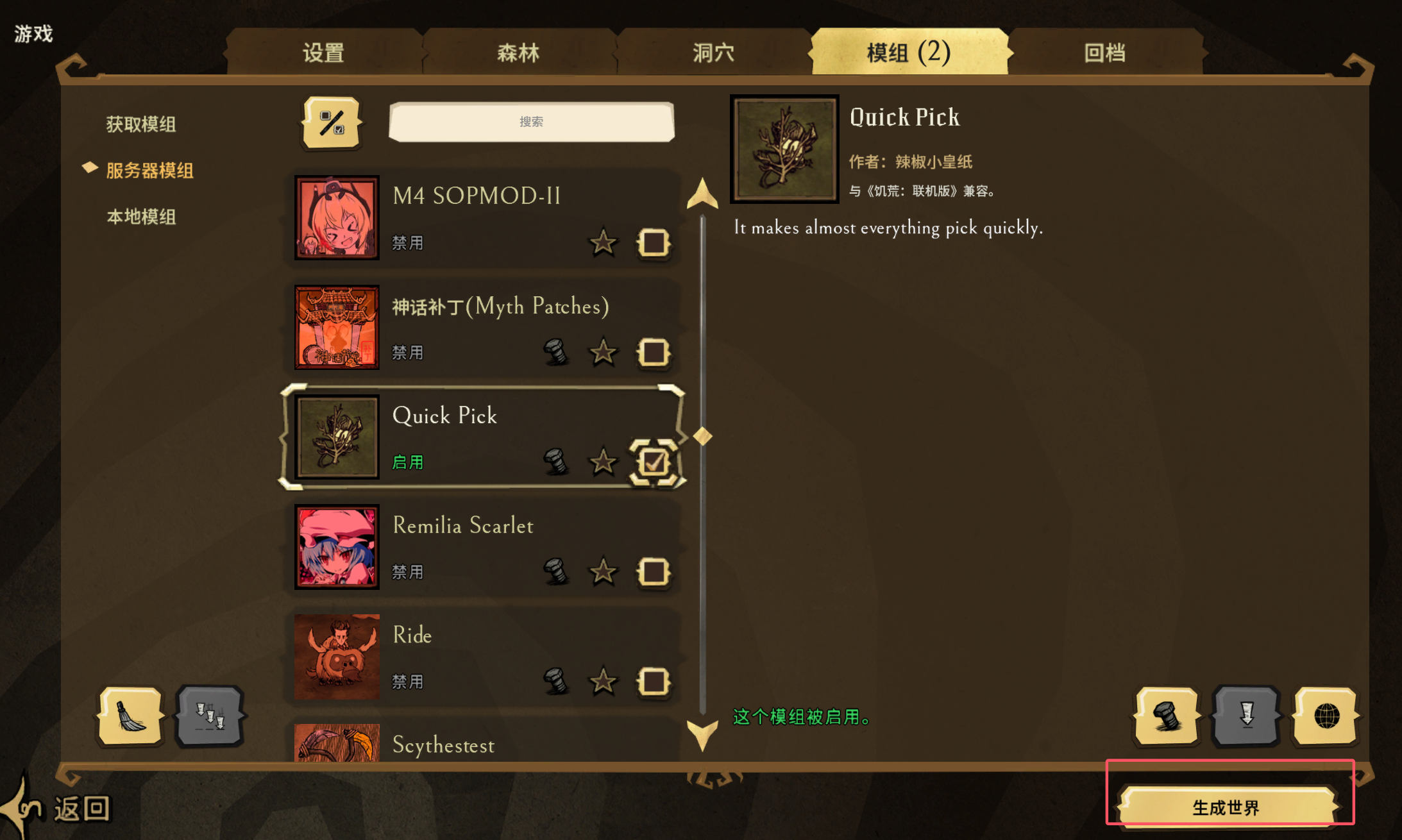
Task: Select the 洞穴 tab
Action: pyautogui.click(x=713, y=53)
